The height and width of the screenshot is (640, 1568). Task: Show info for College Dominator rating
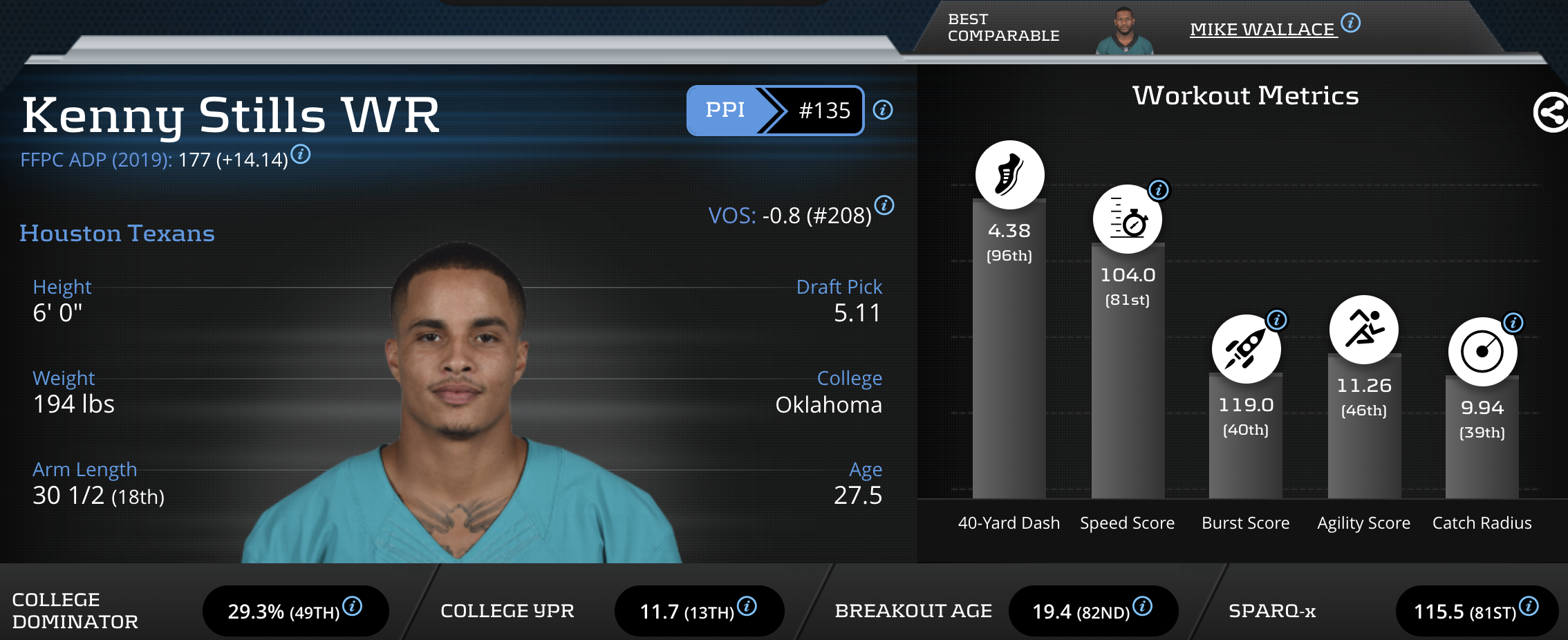[353, 606]
